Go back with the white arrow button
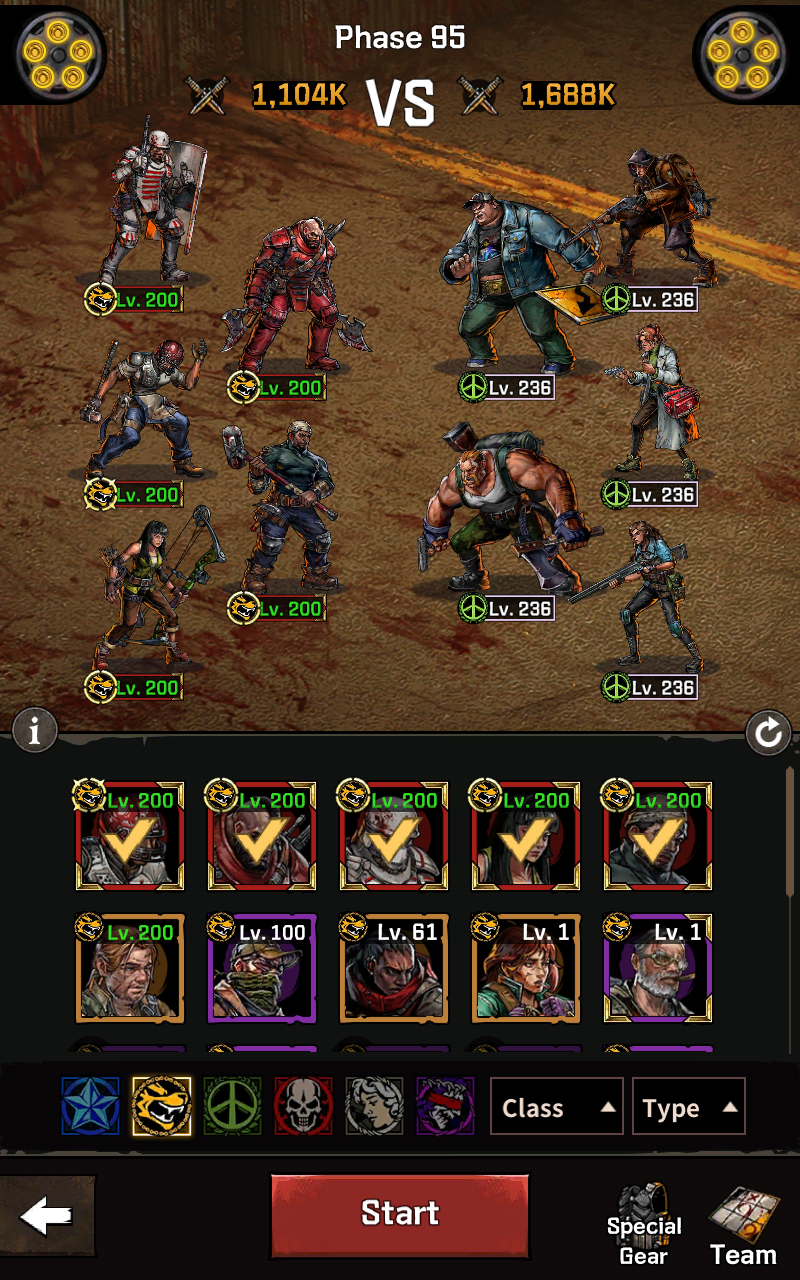Screen dimensions: 800x1280 tap(47, 1216)
